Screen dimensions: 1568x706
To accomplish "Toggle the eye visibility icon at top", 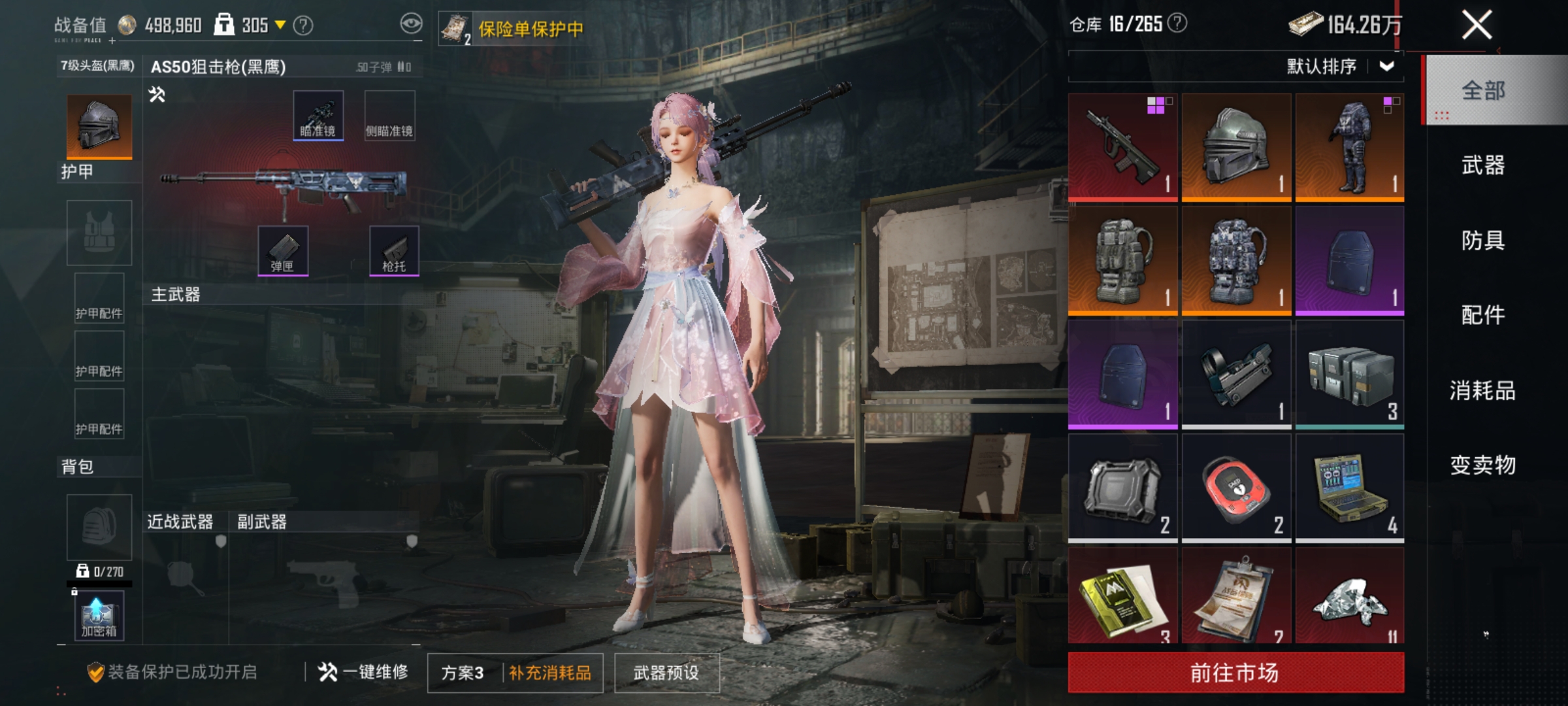I will (x=410, y=21).
